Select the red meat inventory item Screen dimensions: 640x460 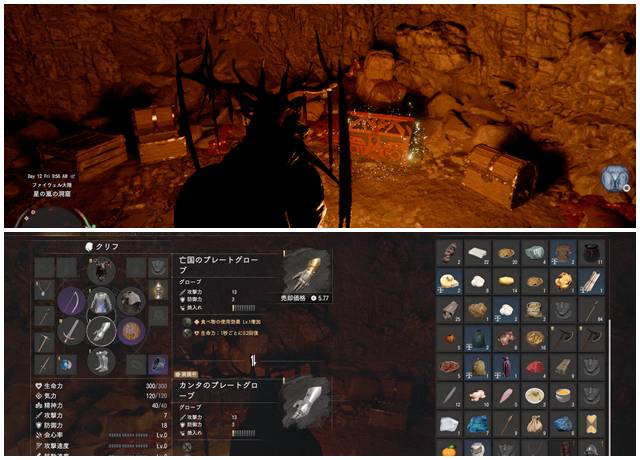535,367
